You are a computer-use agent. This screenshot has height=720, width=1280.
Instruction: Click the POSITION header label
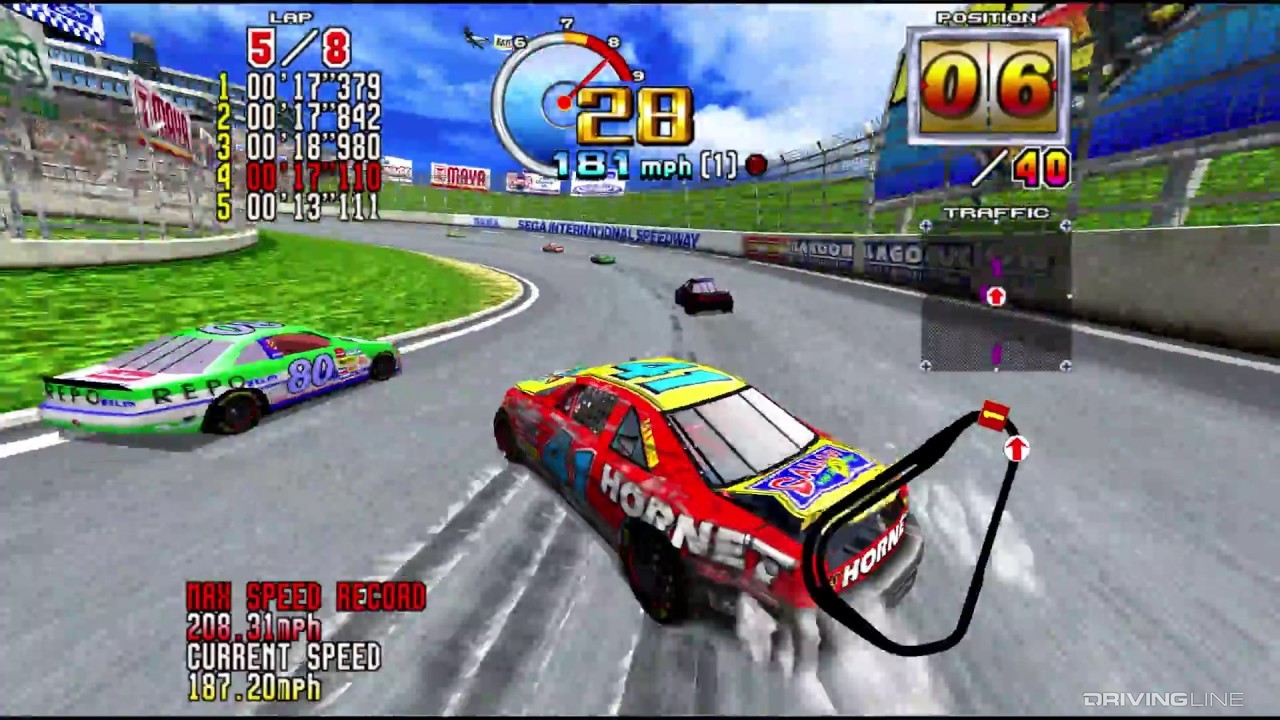coord(985,16)
